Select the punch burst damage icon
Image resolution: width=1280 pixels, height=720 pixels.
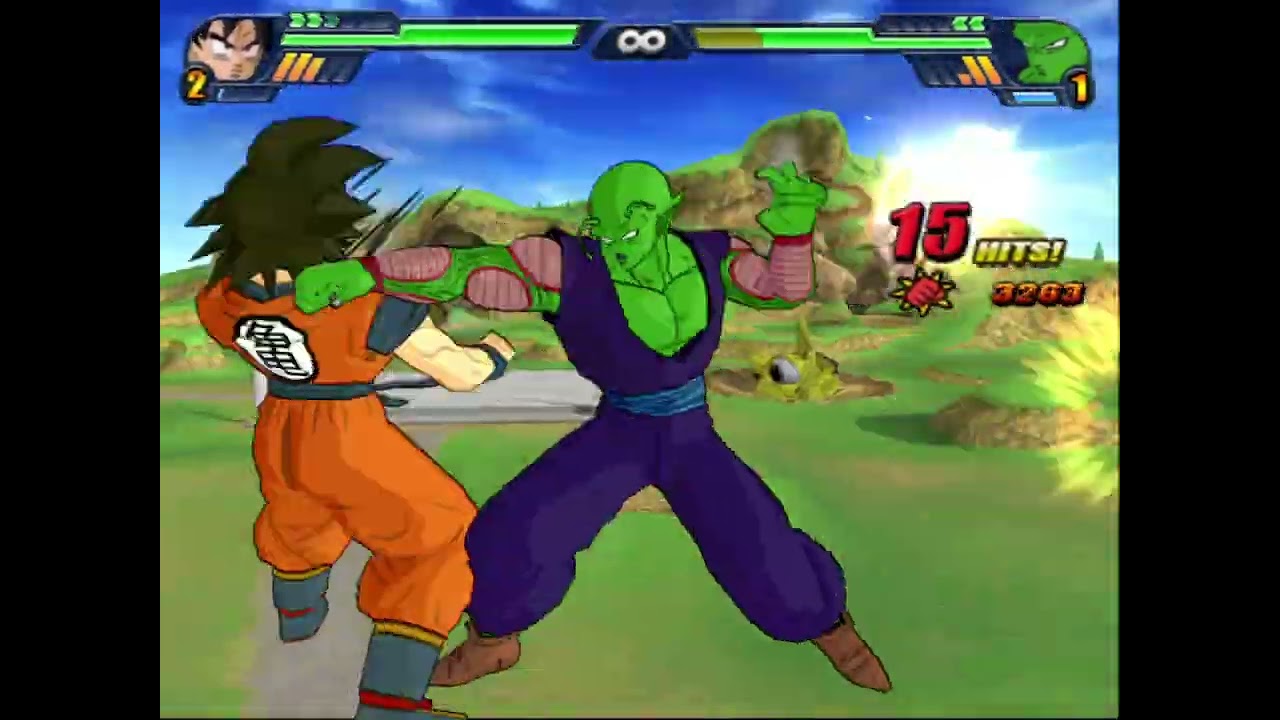(x=925, y=293)
